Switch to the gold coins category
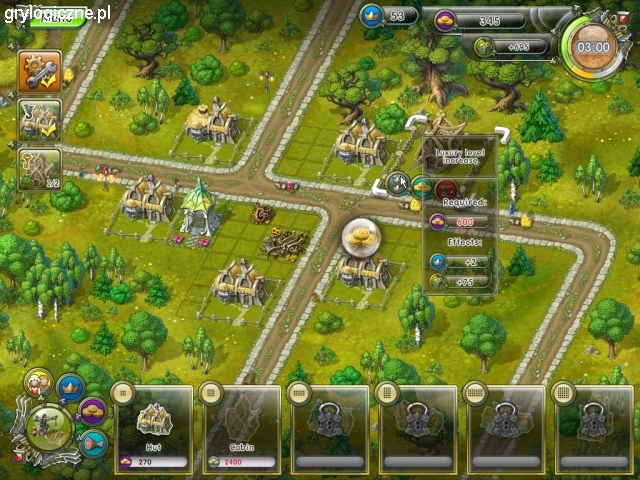640x480 pixels. tap(93, 410)
